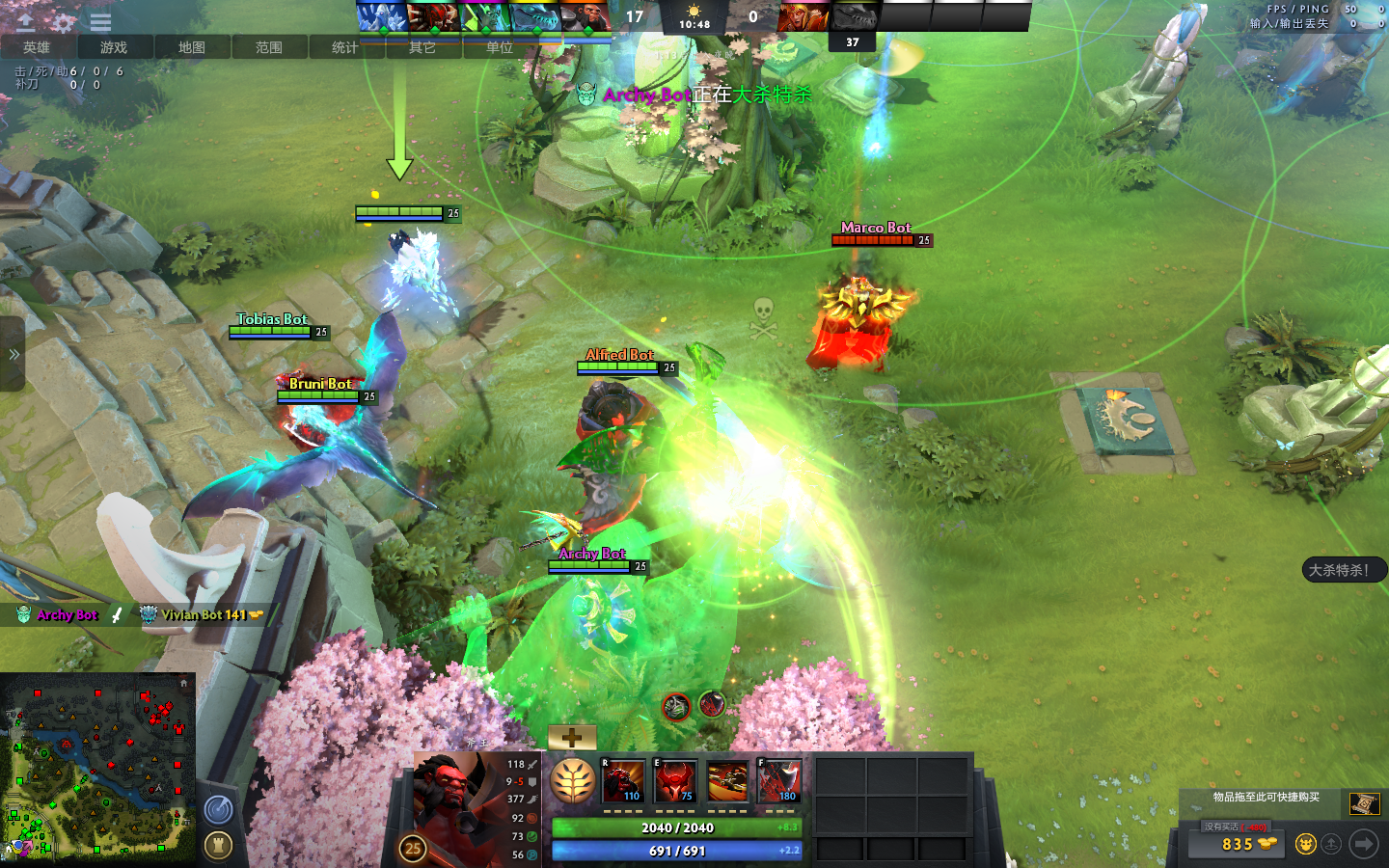
Task: Click the minimap
Action: click(x=97, y=767)
